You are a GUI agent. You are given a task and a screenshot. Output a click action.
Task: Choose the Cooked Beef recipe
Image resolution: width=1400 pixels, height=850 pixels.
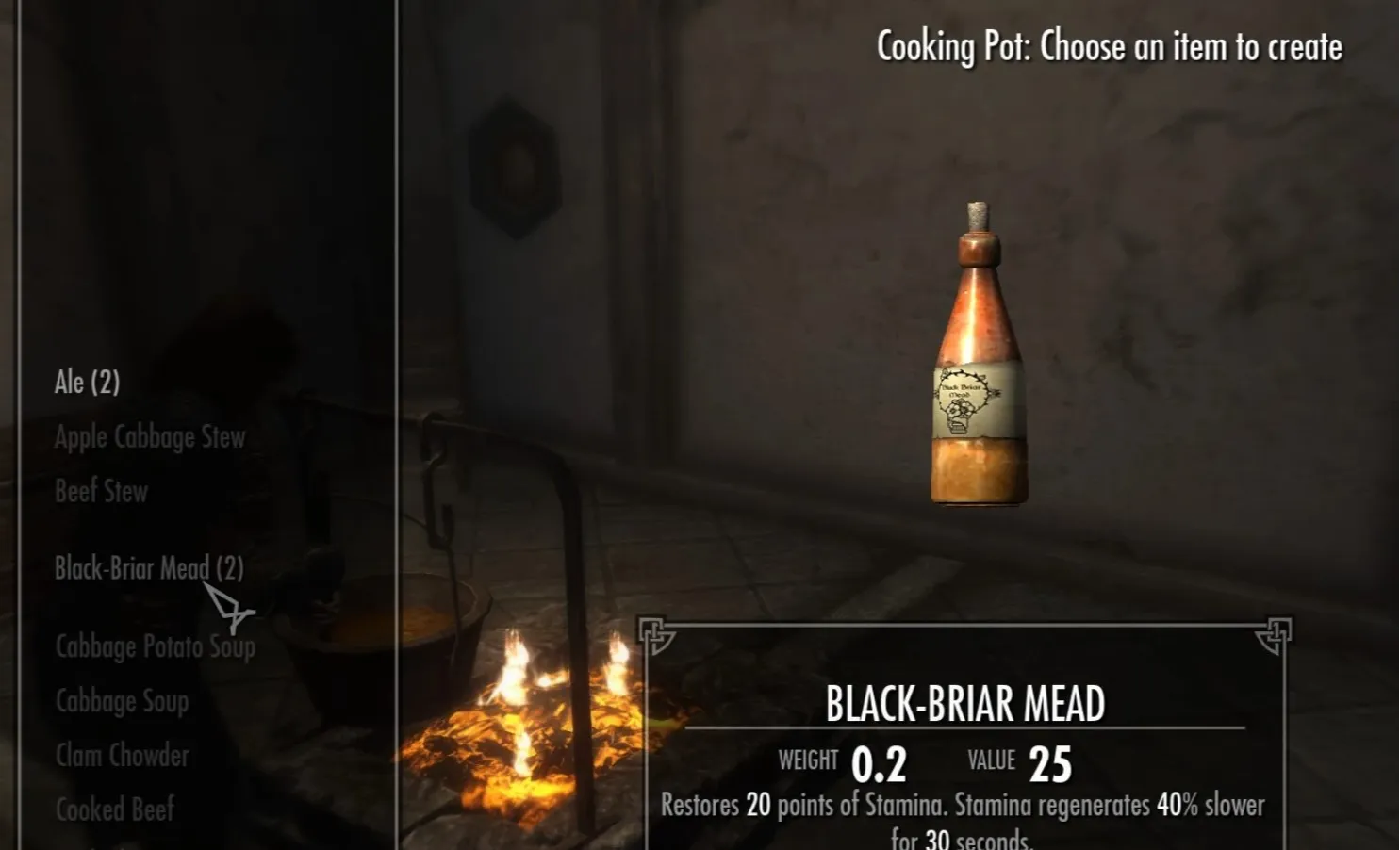coord(114,809)
